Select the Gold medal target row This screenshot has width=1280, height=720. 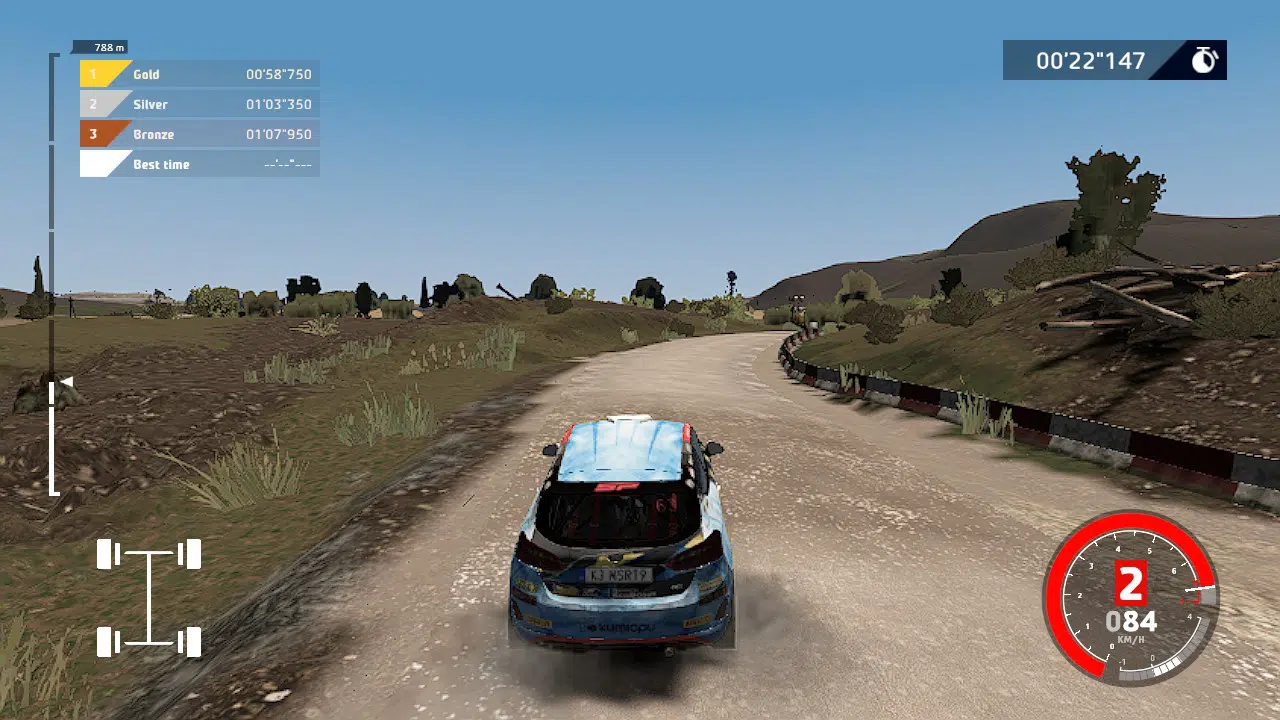pos(200,74)
